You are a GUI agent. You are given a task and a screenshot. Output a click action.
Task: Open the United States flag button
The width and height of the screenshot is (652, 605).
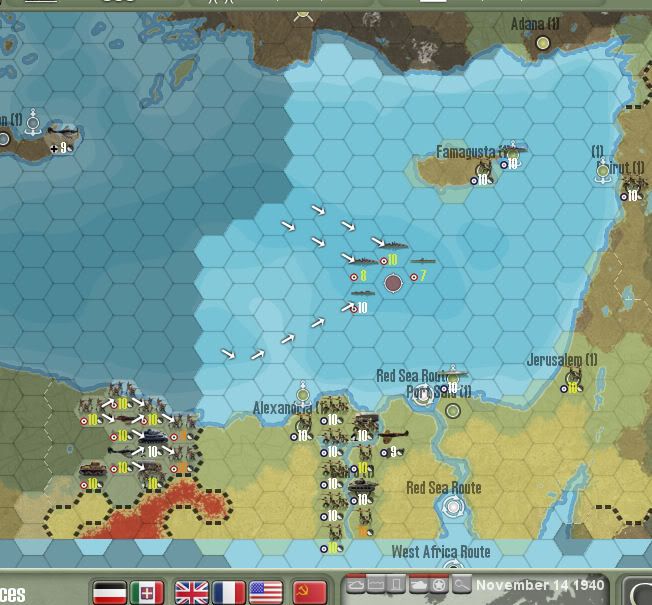[x=265, y=591]
